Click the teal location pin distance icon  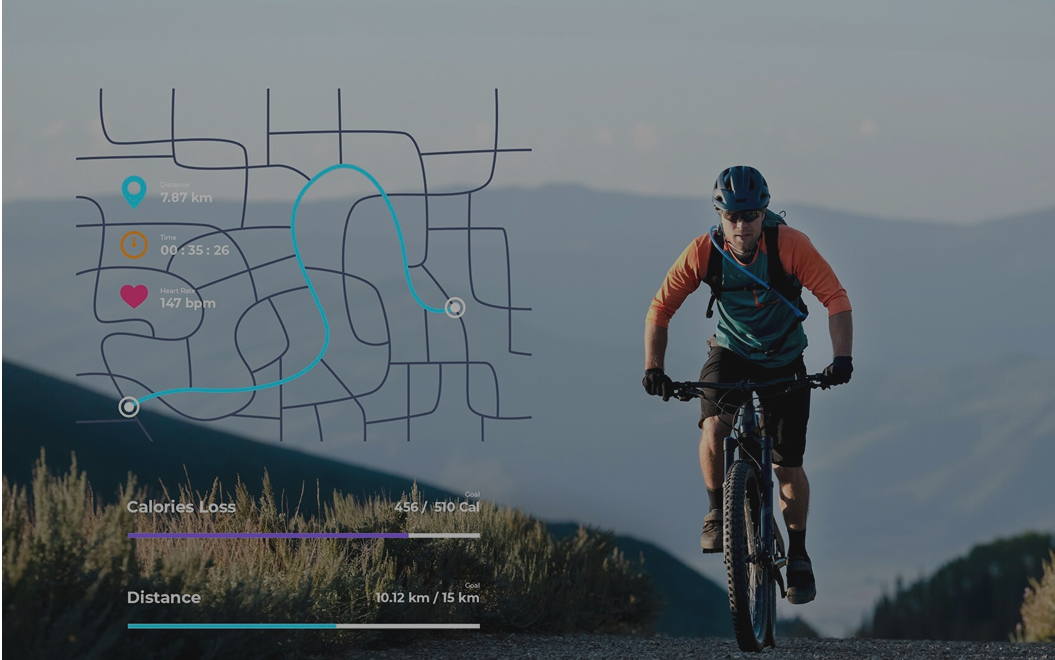pyautogui.click(x=134, y=190)
